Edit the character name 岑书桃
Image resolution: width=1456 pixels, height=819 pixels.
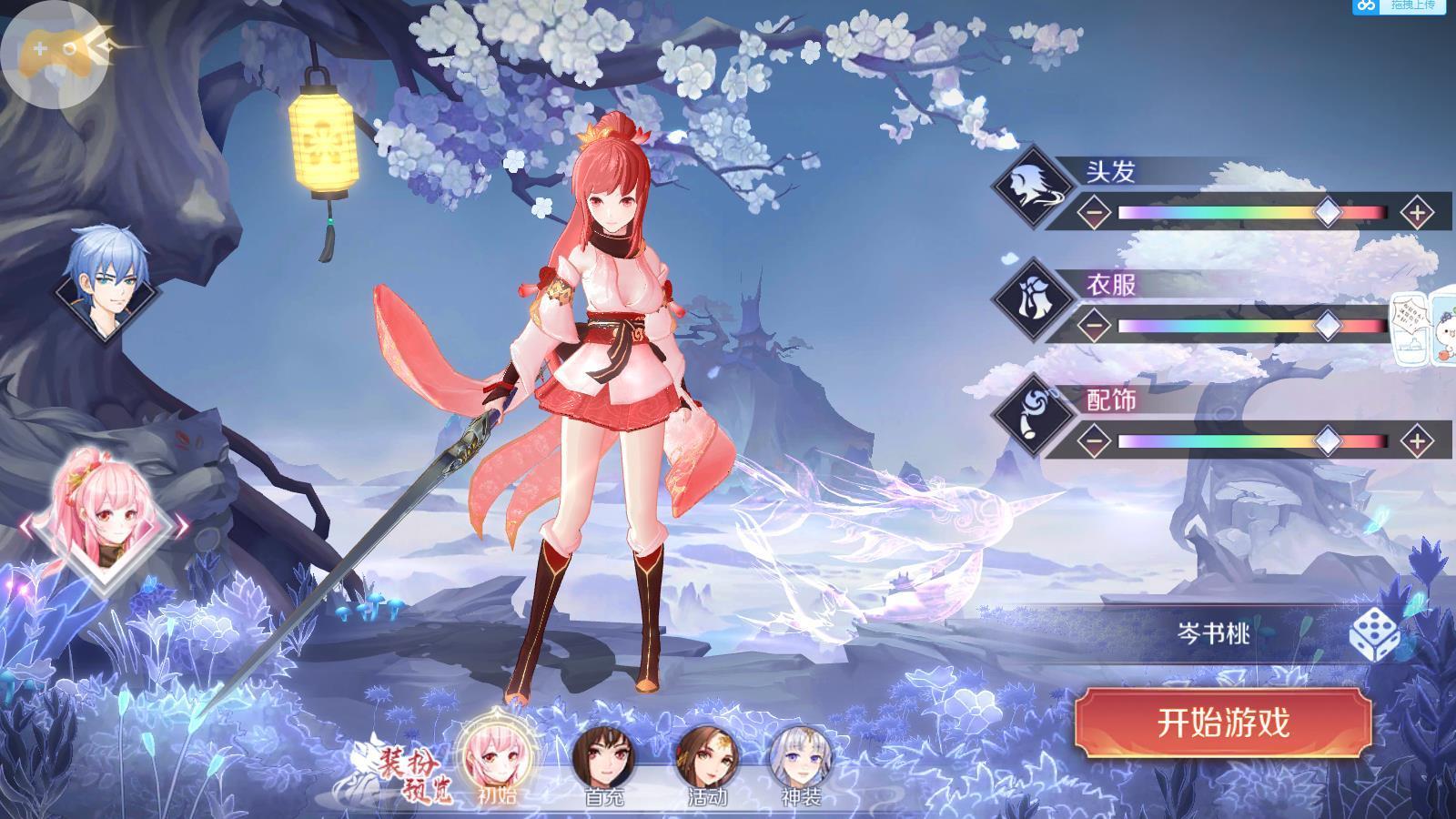(1214, 633)
